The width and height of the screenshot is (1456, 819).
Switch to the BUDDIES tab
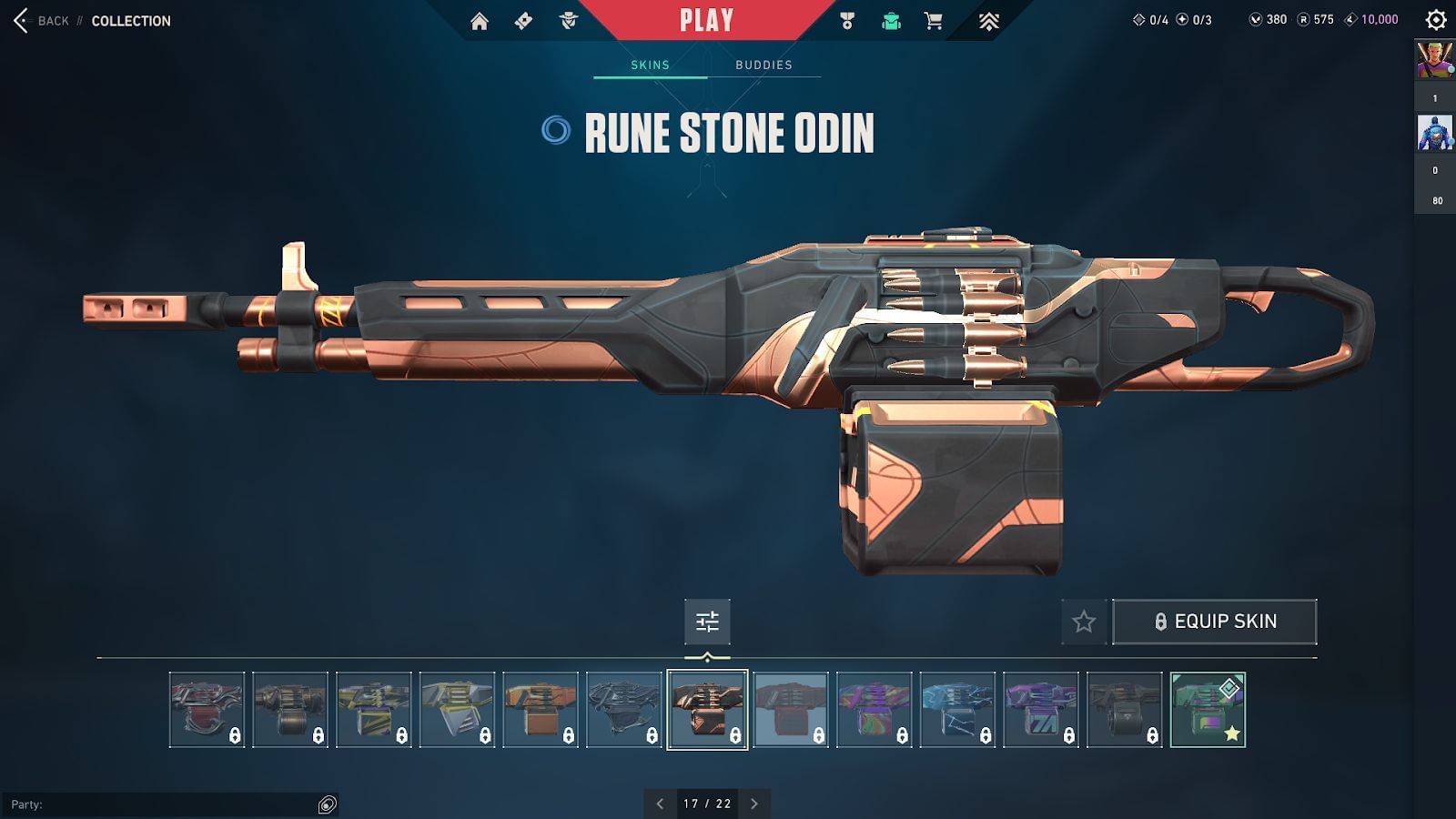(763, 65)
